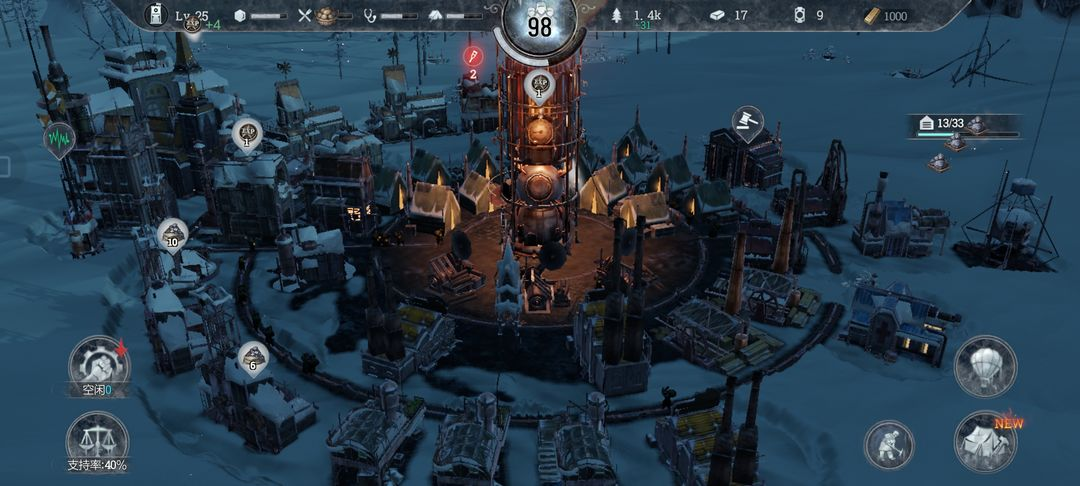Tap the worker with pickaxe build button
Image resolution: width=1080 pixels, height=486 pixels.
pos(889,444)
